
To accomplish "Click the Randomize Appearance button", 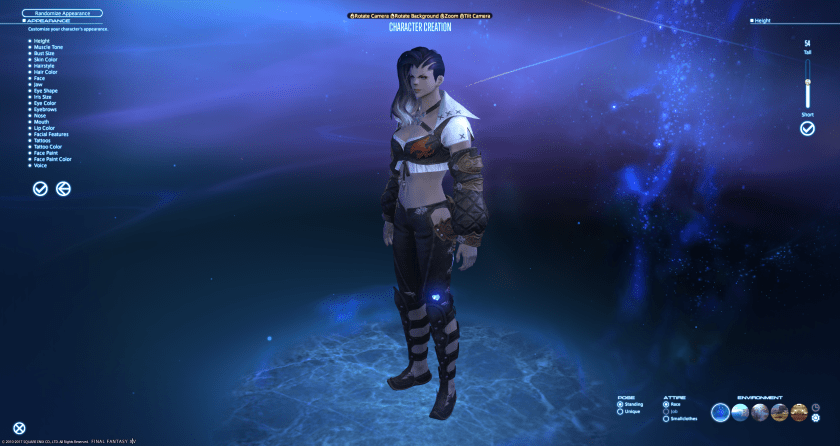I will 63,12.
